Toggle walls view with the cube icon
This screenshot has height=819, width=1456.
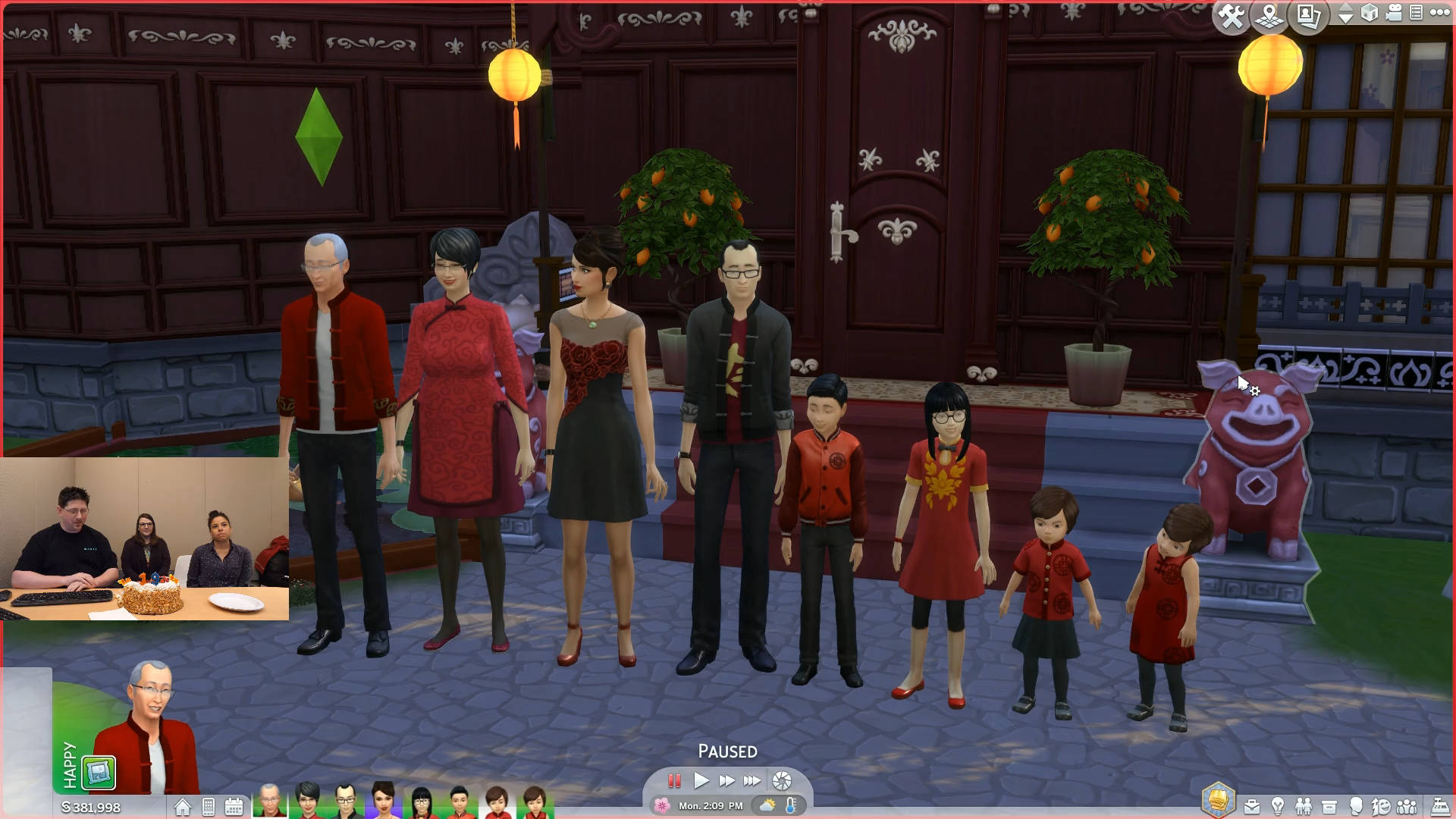(1370, 13)
